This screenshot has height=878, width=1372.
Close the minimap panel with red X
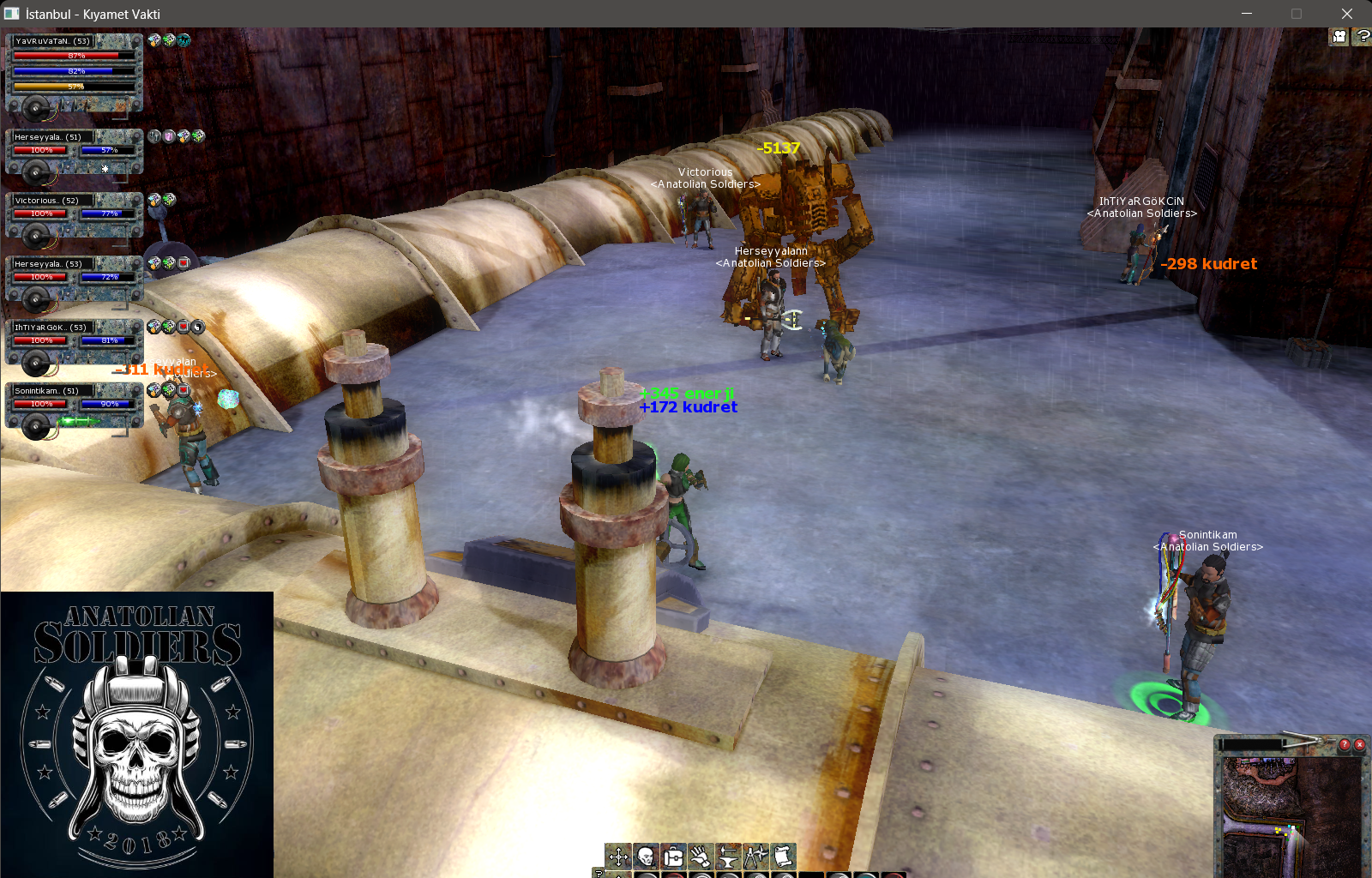tap(1359, 744)
